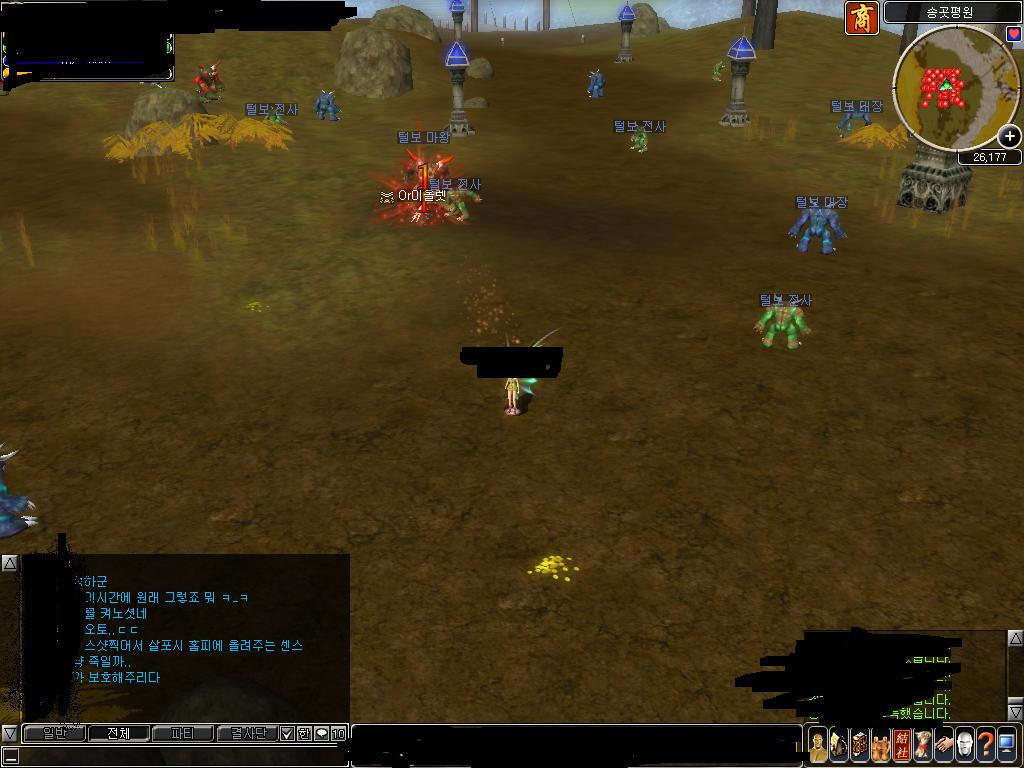Click the handshake trade icon

click(x=944, y=745)
